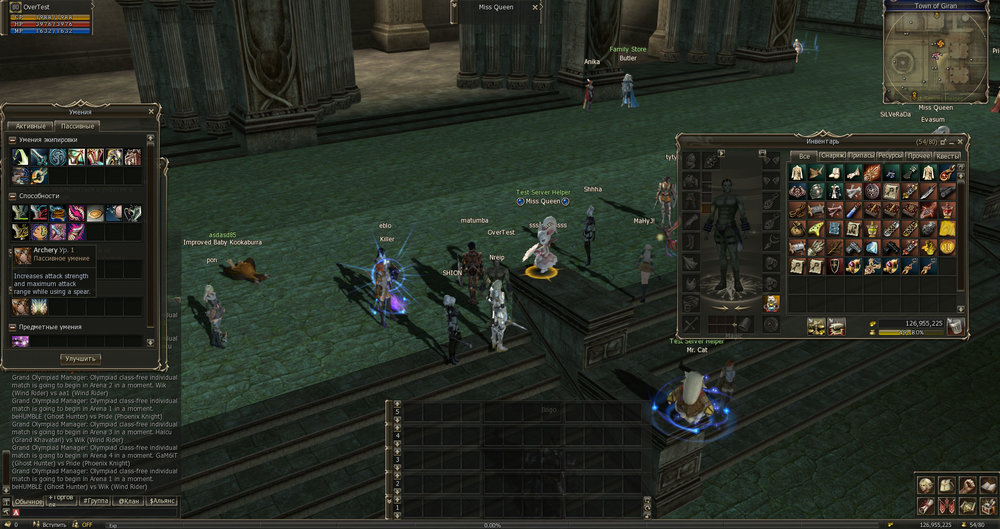Click the trash bin icon in inventory
This screenshot has height=529, width=1000.
pos(955,326)
